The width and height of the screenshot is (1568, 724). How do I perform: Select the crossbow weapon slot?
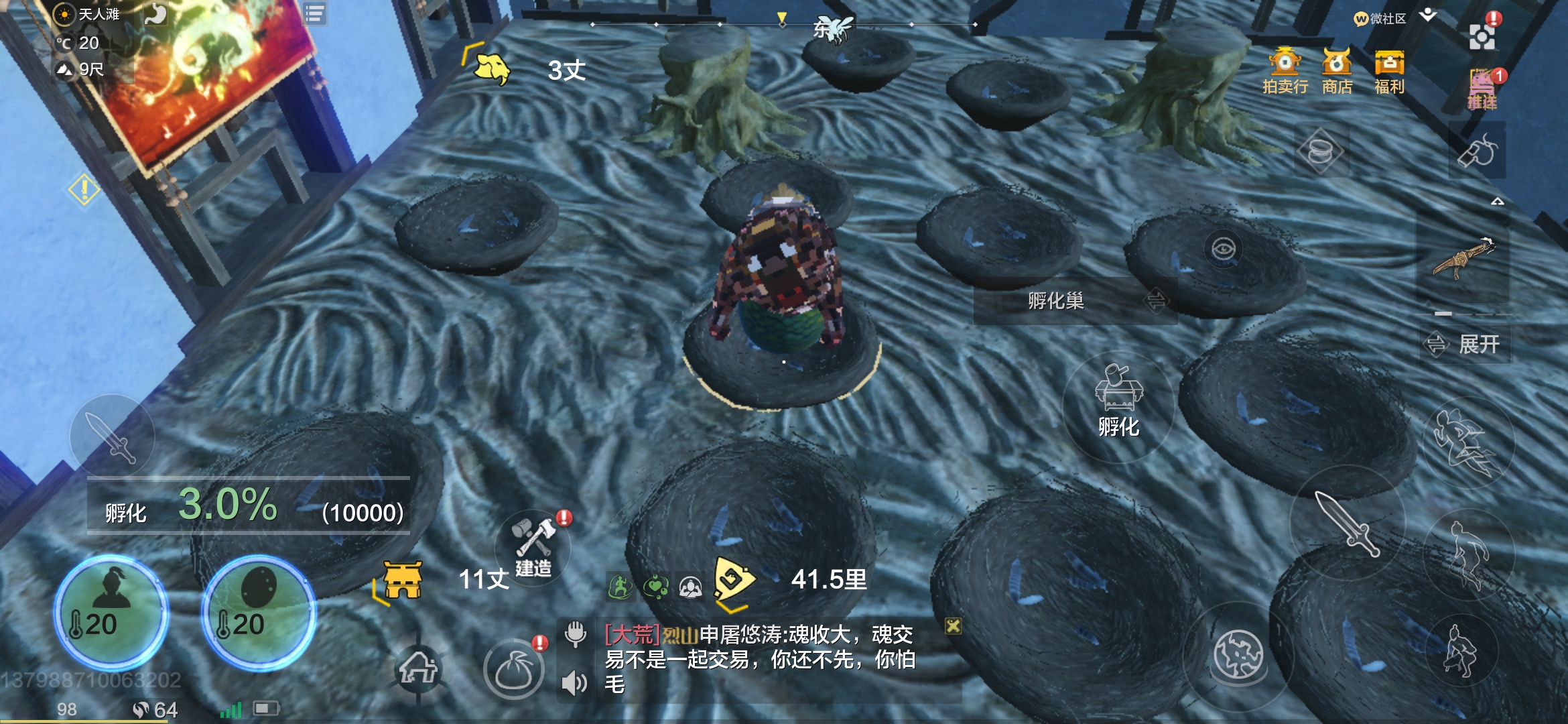1463,258
